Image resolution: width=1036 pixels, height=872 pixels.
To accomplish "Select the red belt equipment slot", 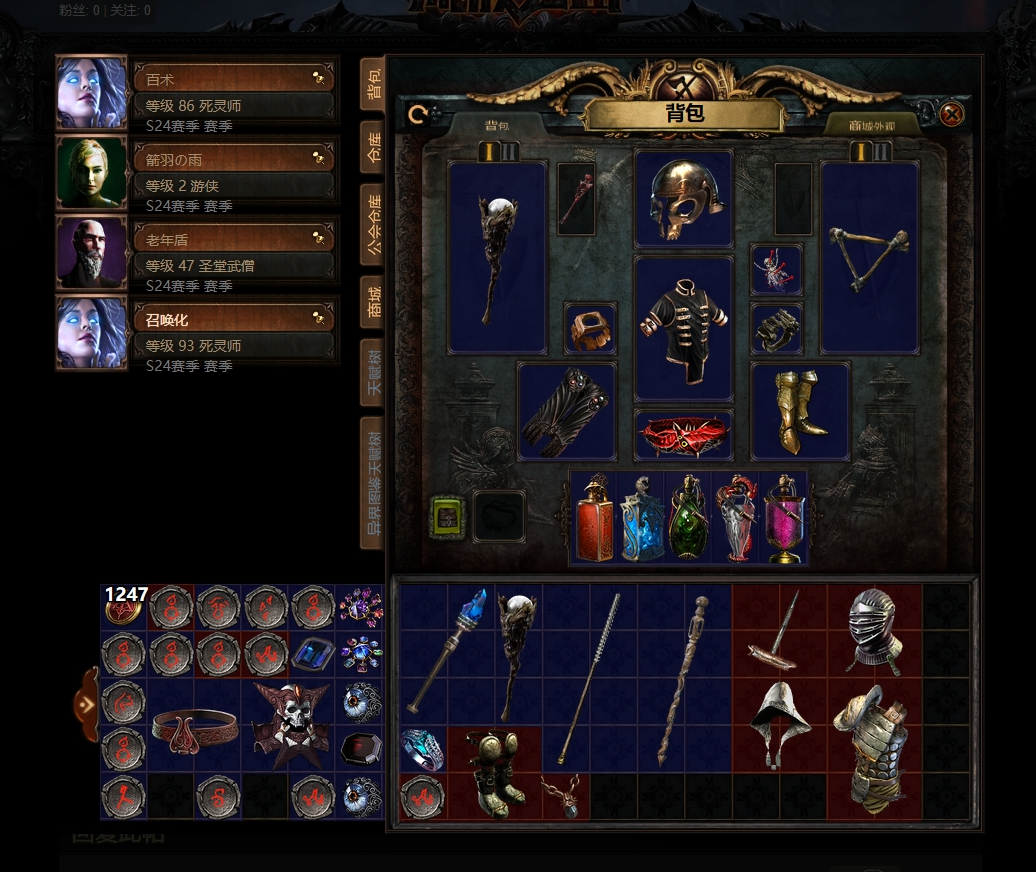I will click(684, 435).
